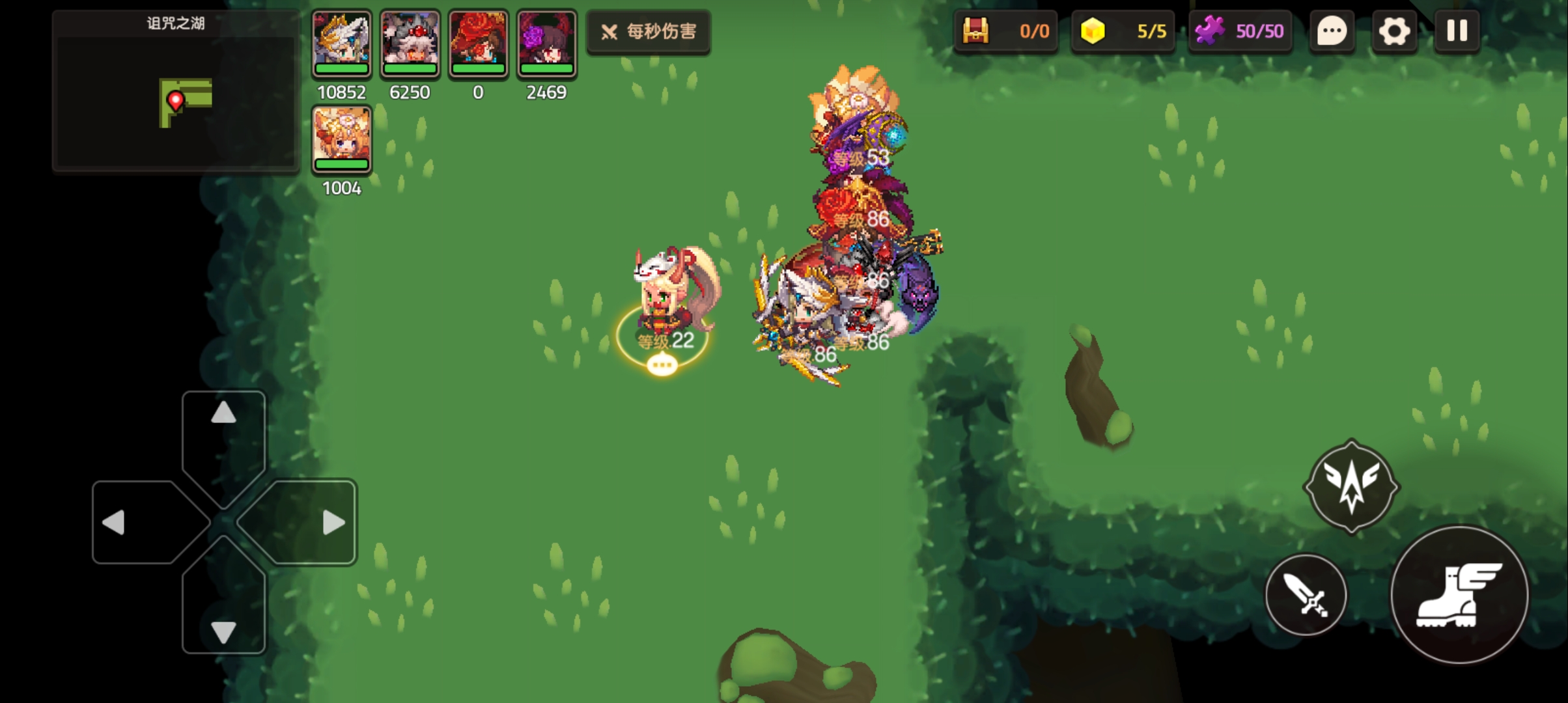Select the white-winged knight hero portrait
The image size is (1568, 703).
[x=342, y=43]
